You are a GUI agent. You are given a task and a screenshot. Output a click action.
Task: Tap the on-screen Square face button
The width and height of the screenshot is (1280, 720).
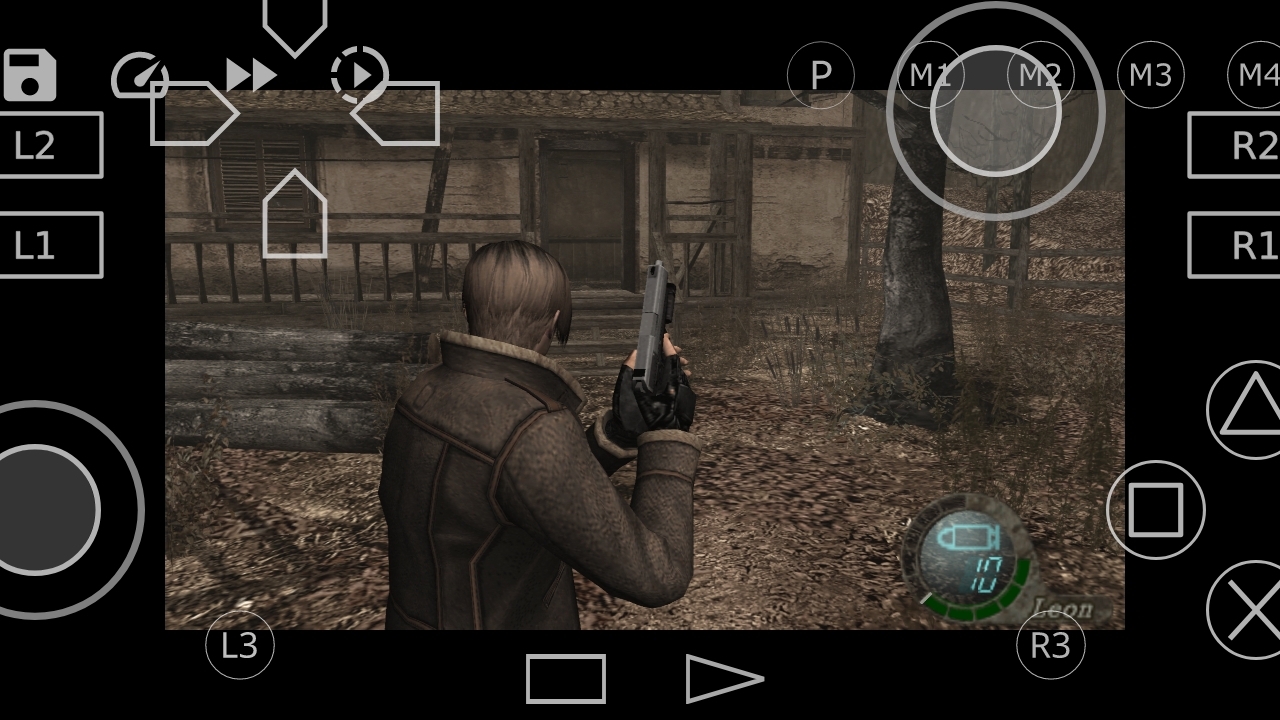[1156, 510]
